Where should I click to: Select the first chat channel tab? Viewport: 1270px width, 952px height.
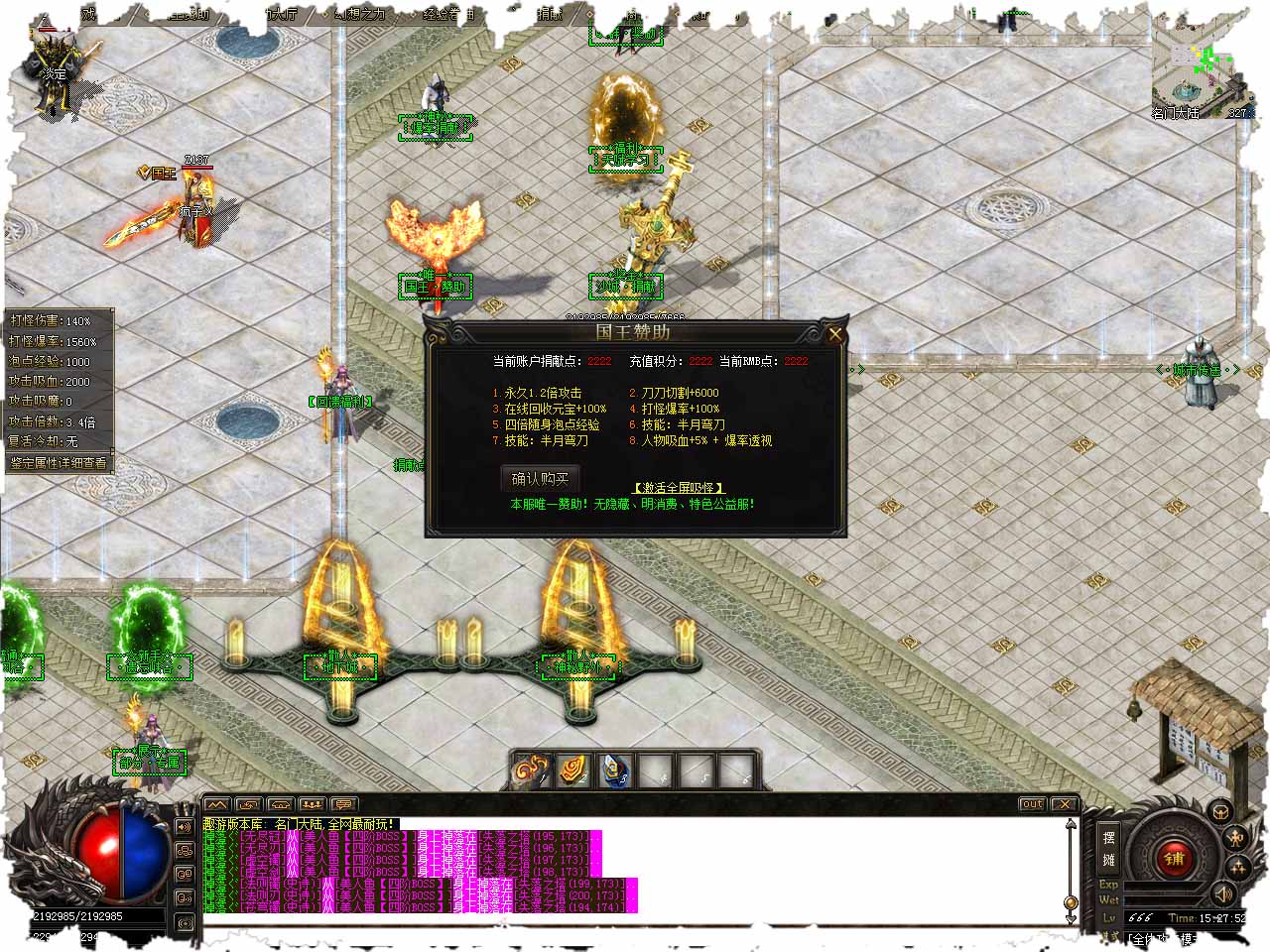[217, 804]
